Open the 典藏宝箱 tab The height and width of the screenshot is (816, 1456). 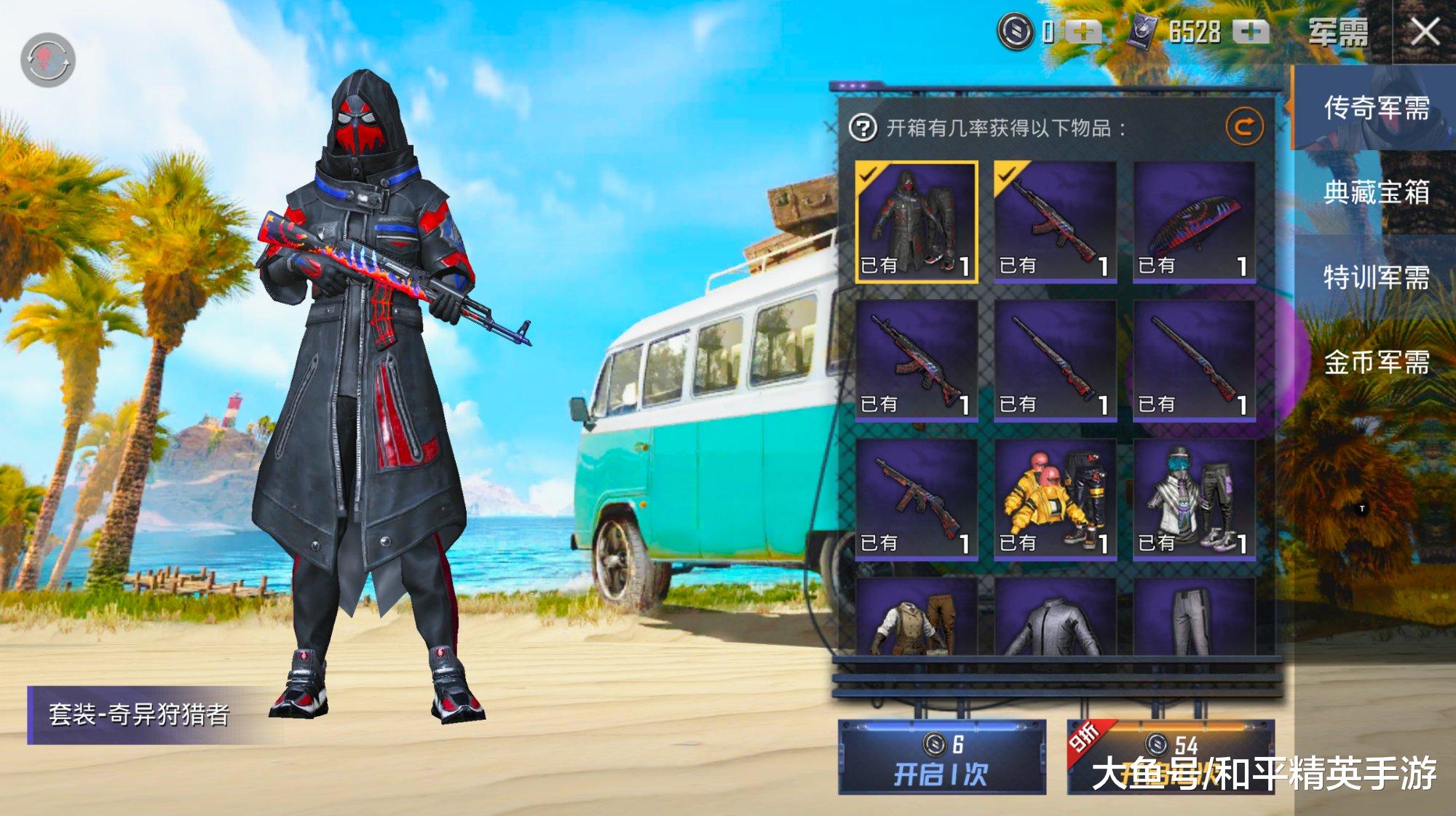coord(1375,192)
